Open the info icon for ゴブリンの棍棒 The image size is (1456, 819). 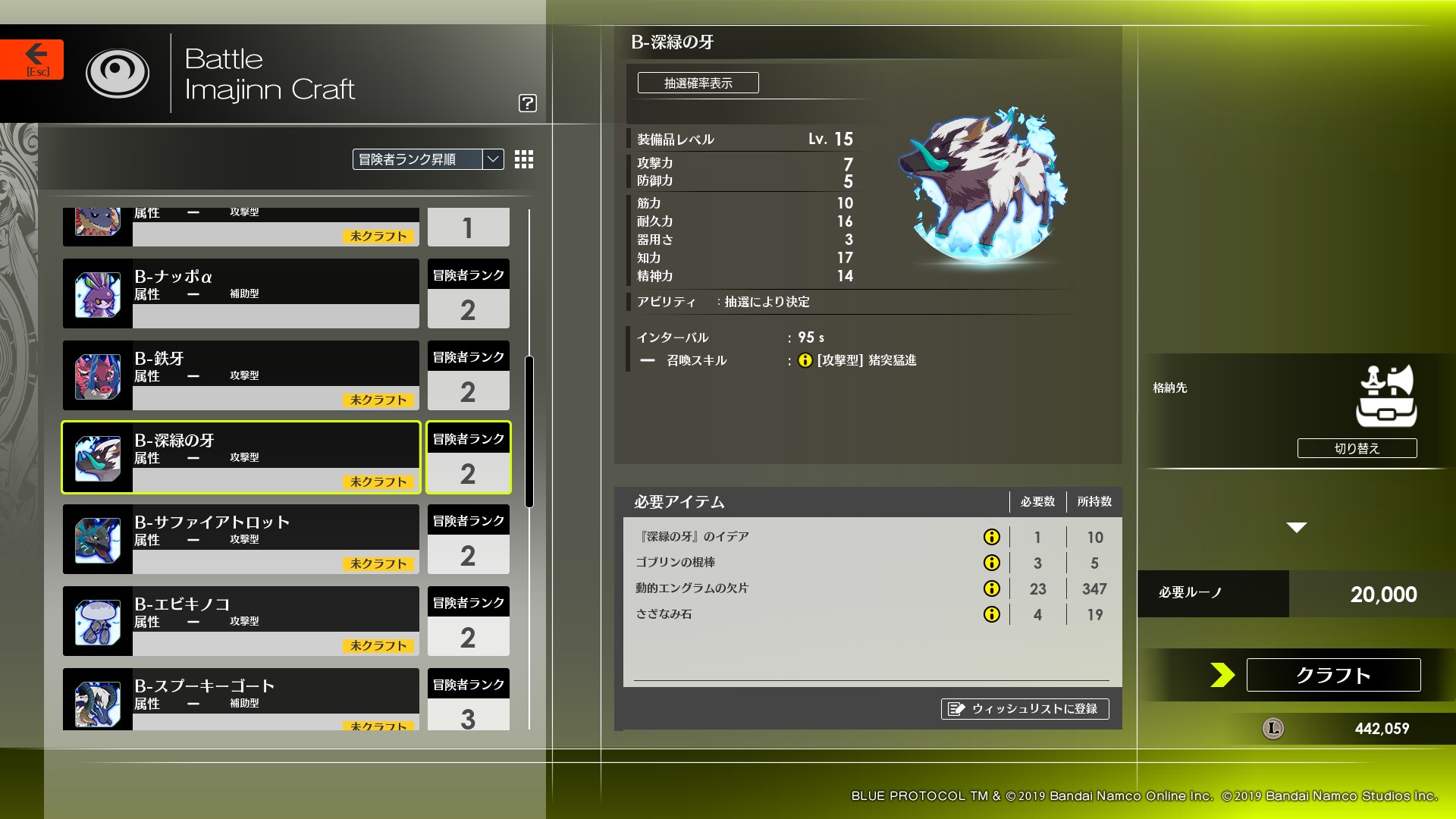tap(992, 563)
